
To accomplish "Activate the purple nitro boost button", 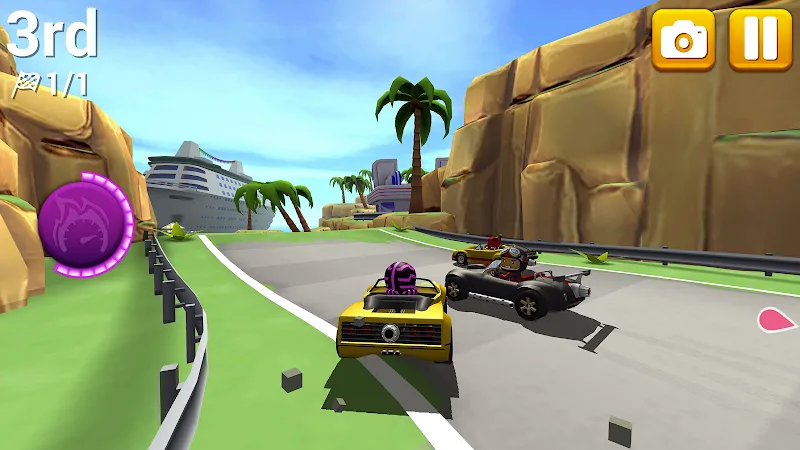I will coord(85,223).
